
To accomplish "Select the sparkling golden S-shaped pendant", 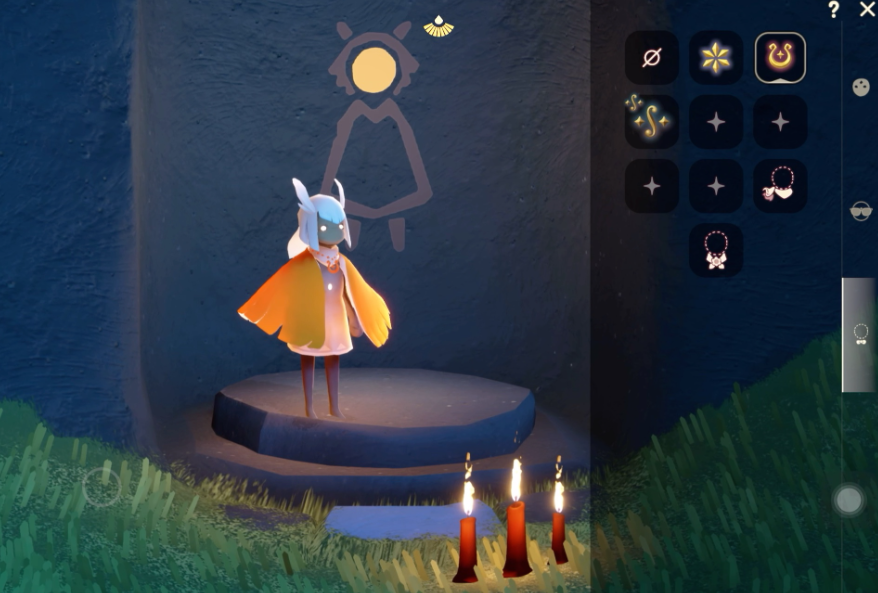I will 651,122.
